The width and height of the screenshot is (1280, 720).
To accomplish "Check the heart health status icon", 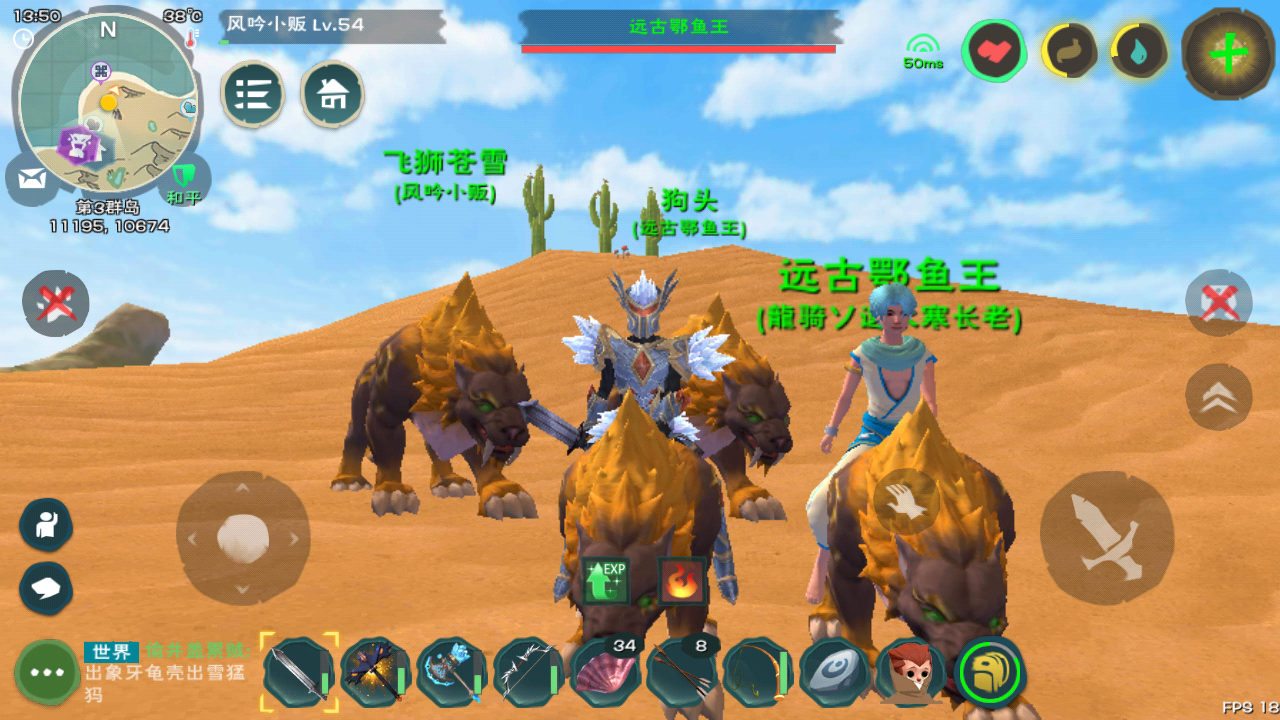I will [995, 51].
